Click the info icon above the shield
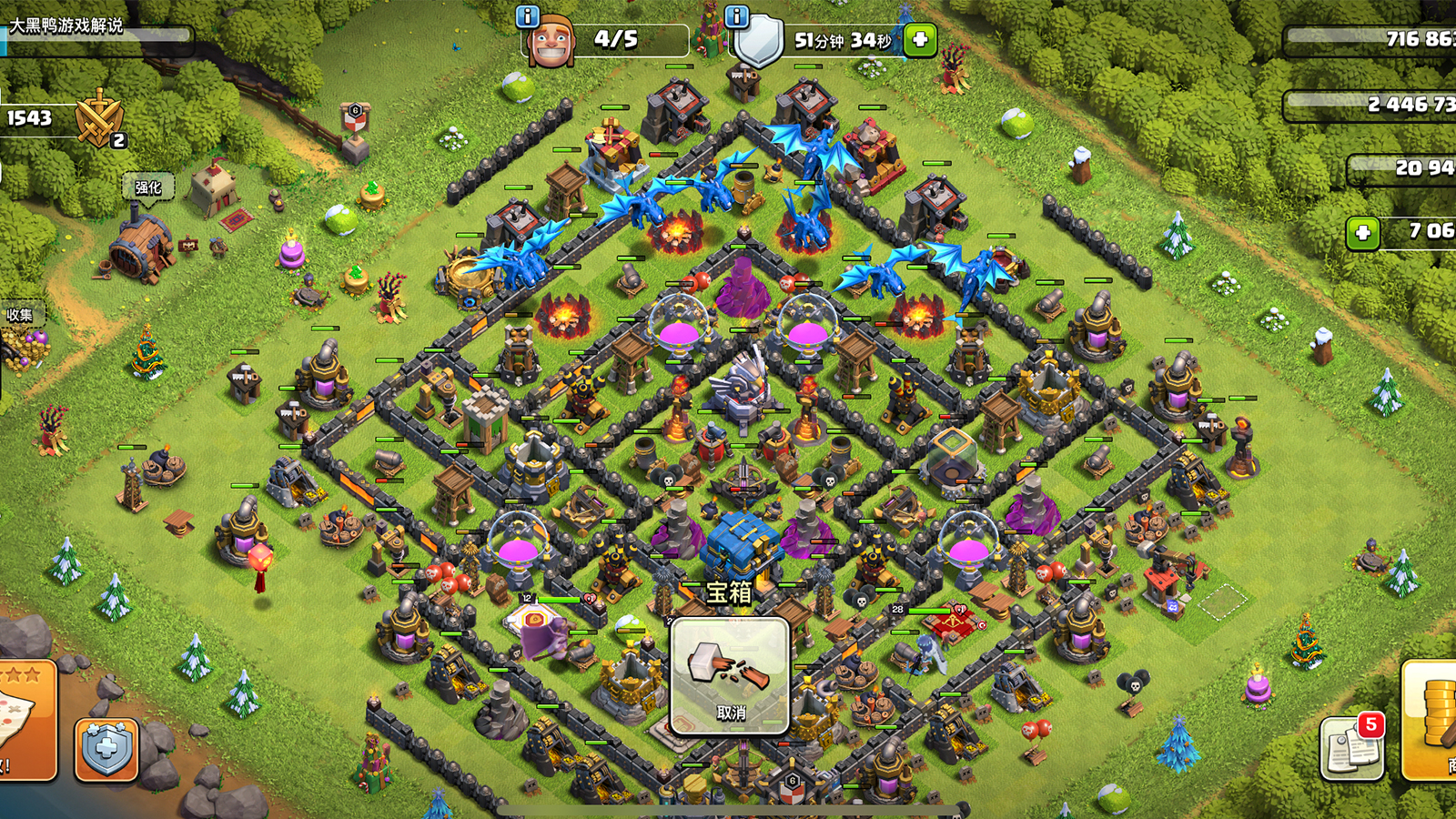1456x819 pixels. coord(736,16)
